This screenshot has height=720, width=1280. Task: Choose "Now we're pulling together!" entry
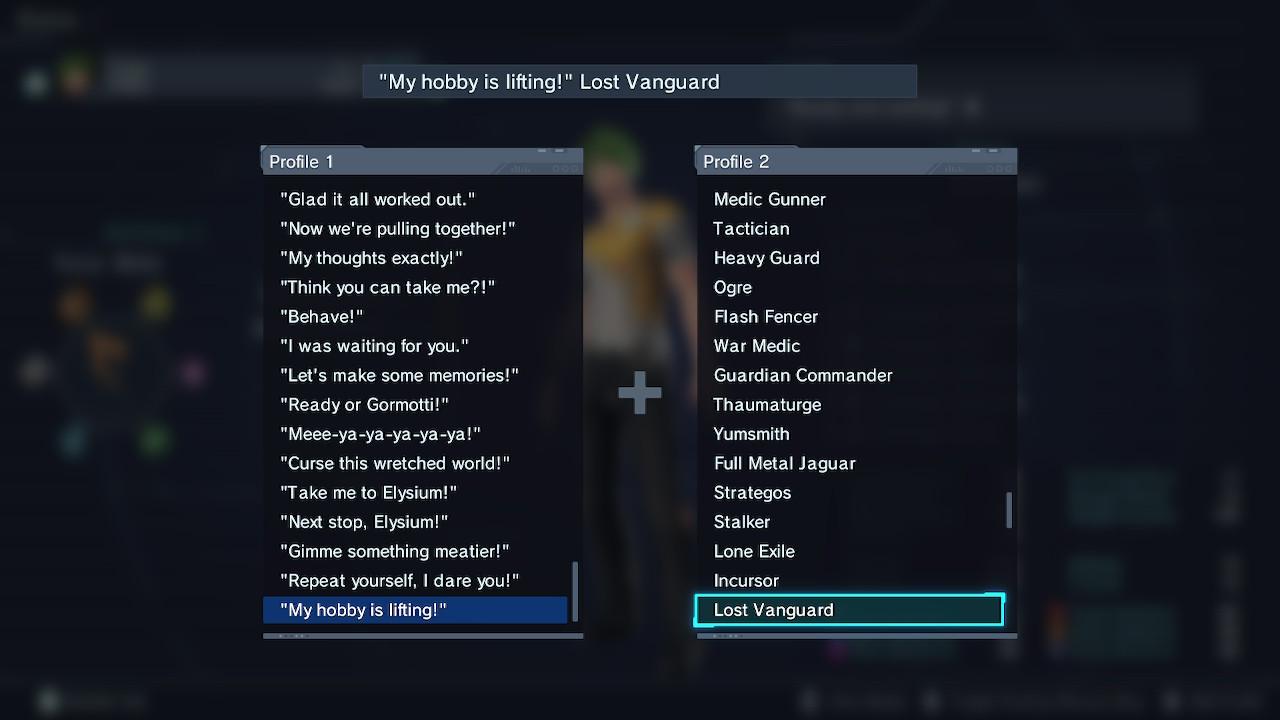397,229
